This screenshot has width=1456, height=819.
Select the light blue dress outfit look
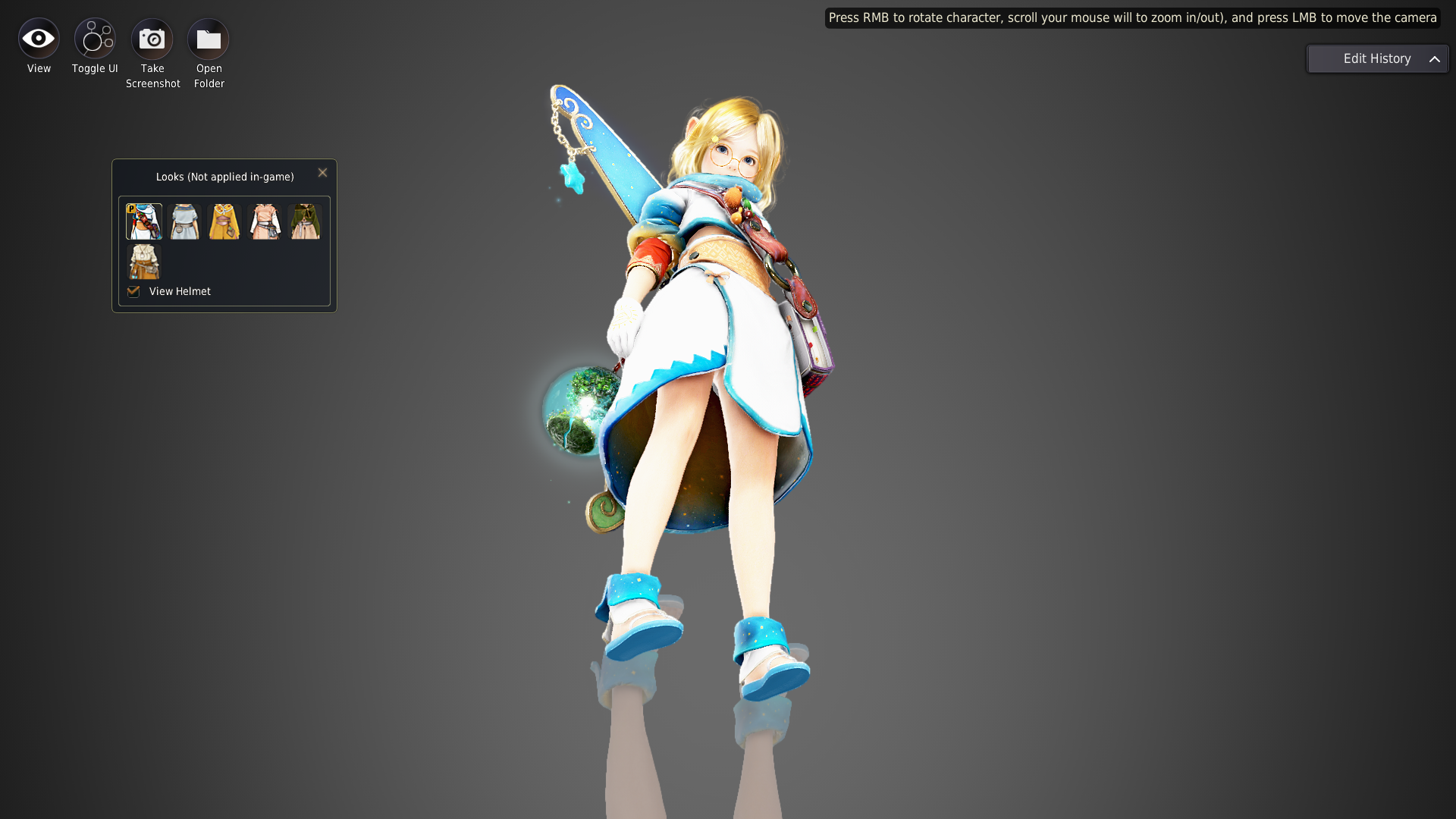tap(184, 221)
